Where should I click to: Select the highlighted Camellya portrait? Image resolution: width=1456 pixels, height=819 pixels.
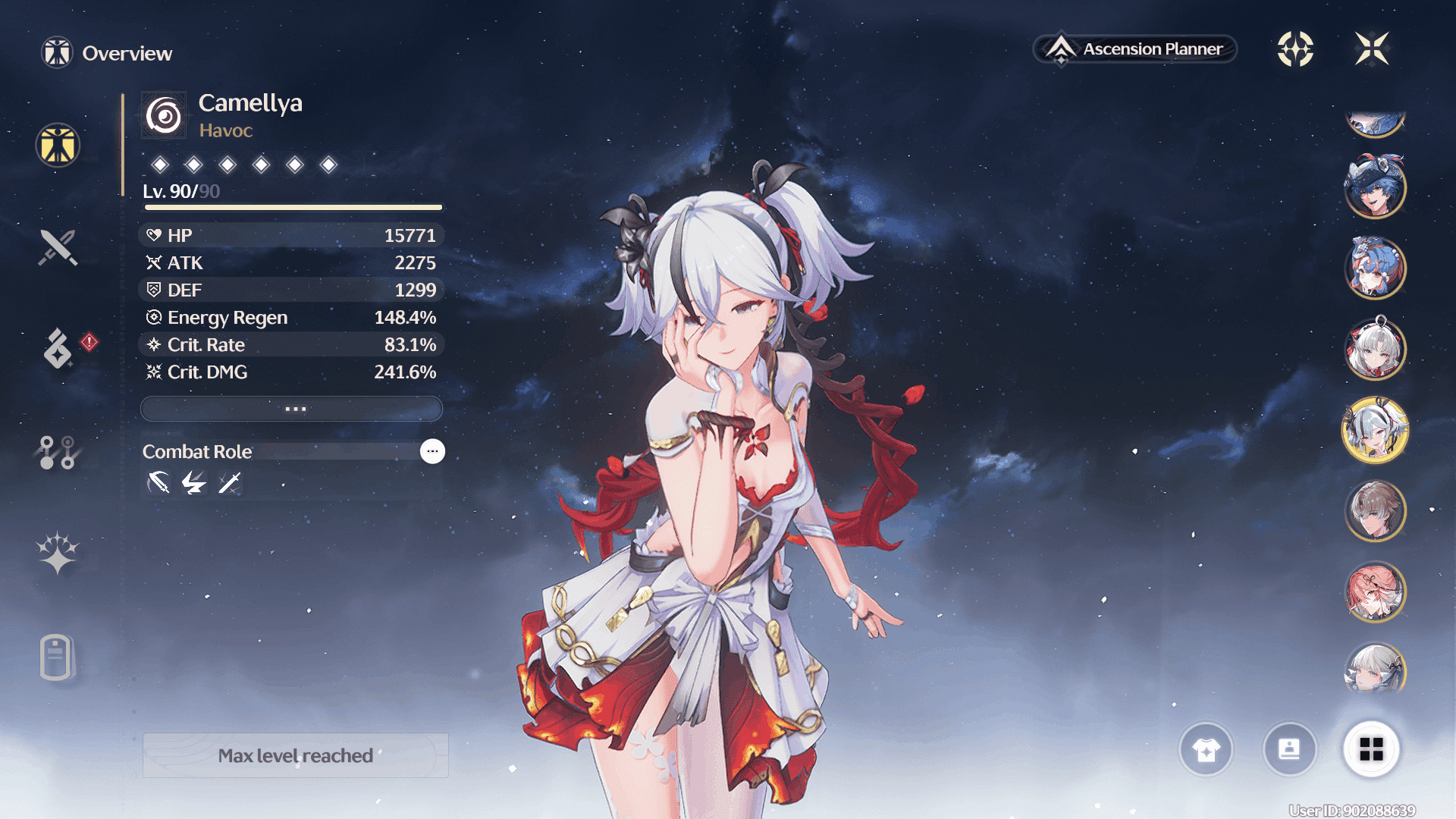[1375, 430]
